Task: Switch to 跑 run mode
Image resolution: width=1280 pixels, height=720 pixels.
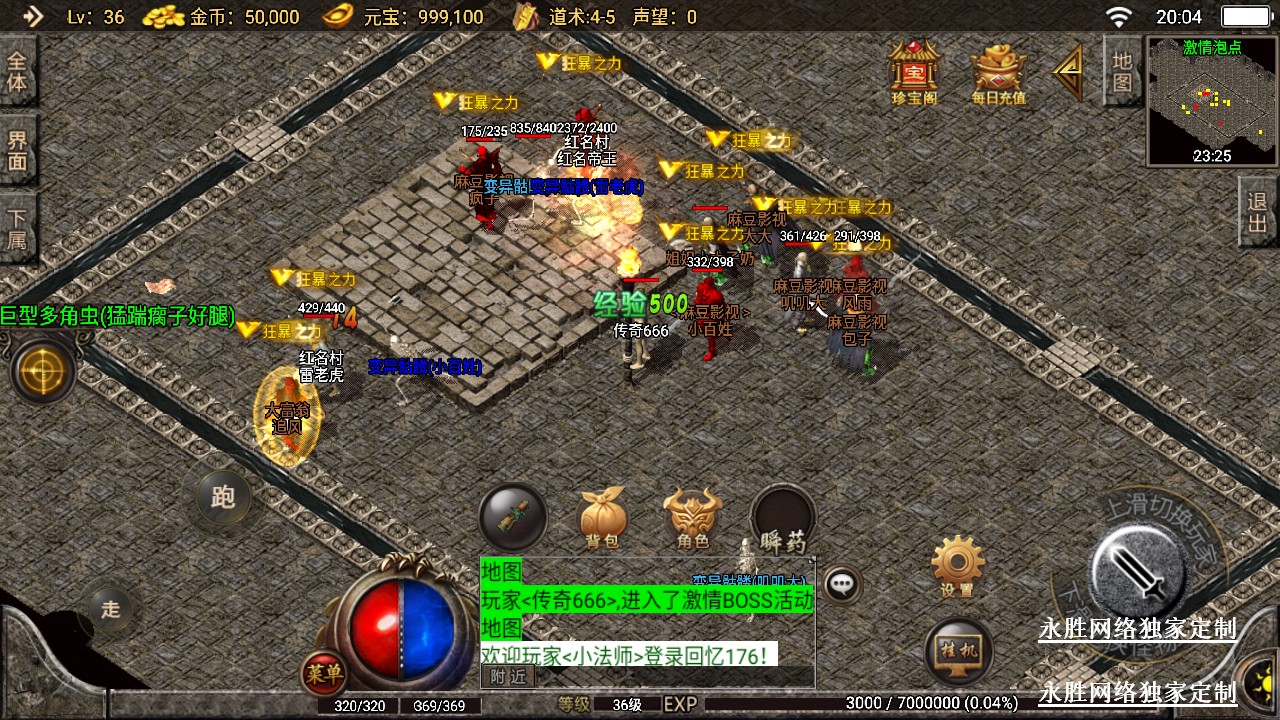Action: click(x=223, y=496)
